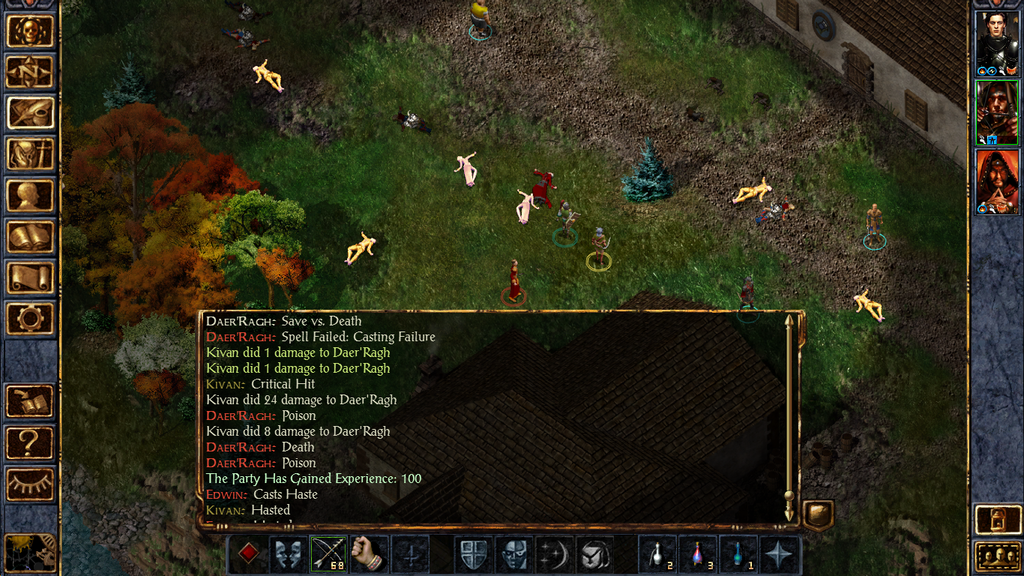Click the clock in the bottom-left corner
The image size is (1024, 576).
pos(30,553)
